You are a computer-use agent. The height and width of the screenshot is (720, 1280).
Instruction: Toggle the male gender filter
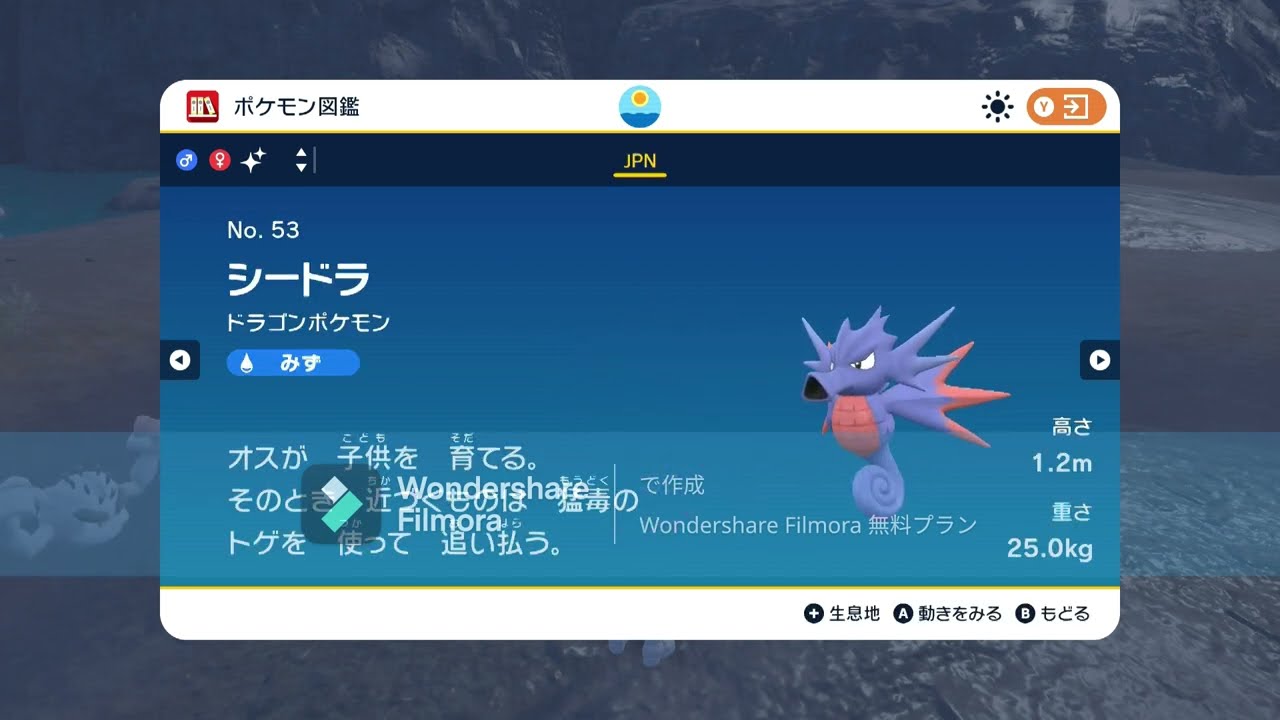186,160
